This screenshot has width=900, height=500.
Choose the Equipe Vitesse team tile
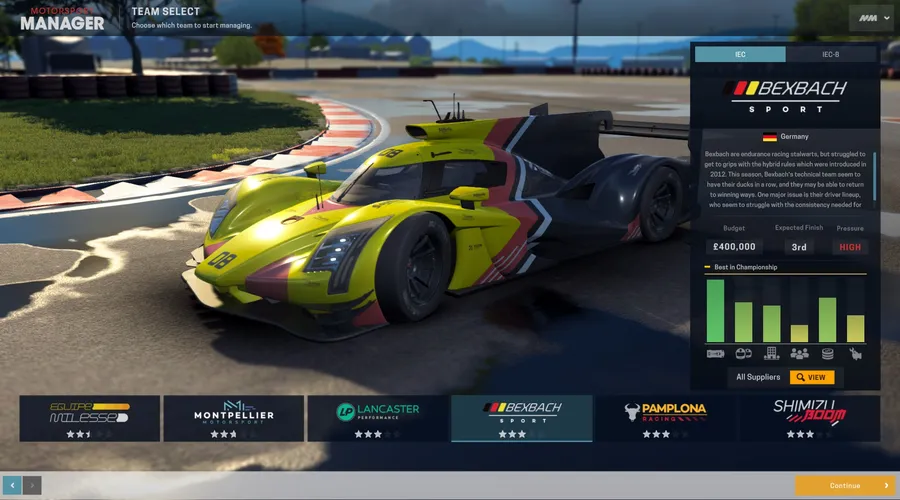pyautogui.click(x=90, y=418)
